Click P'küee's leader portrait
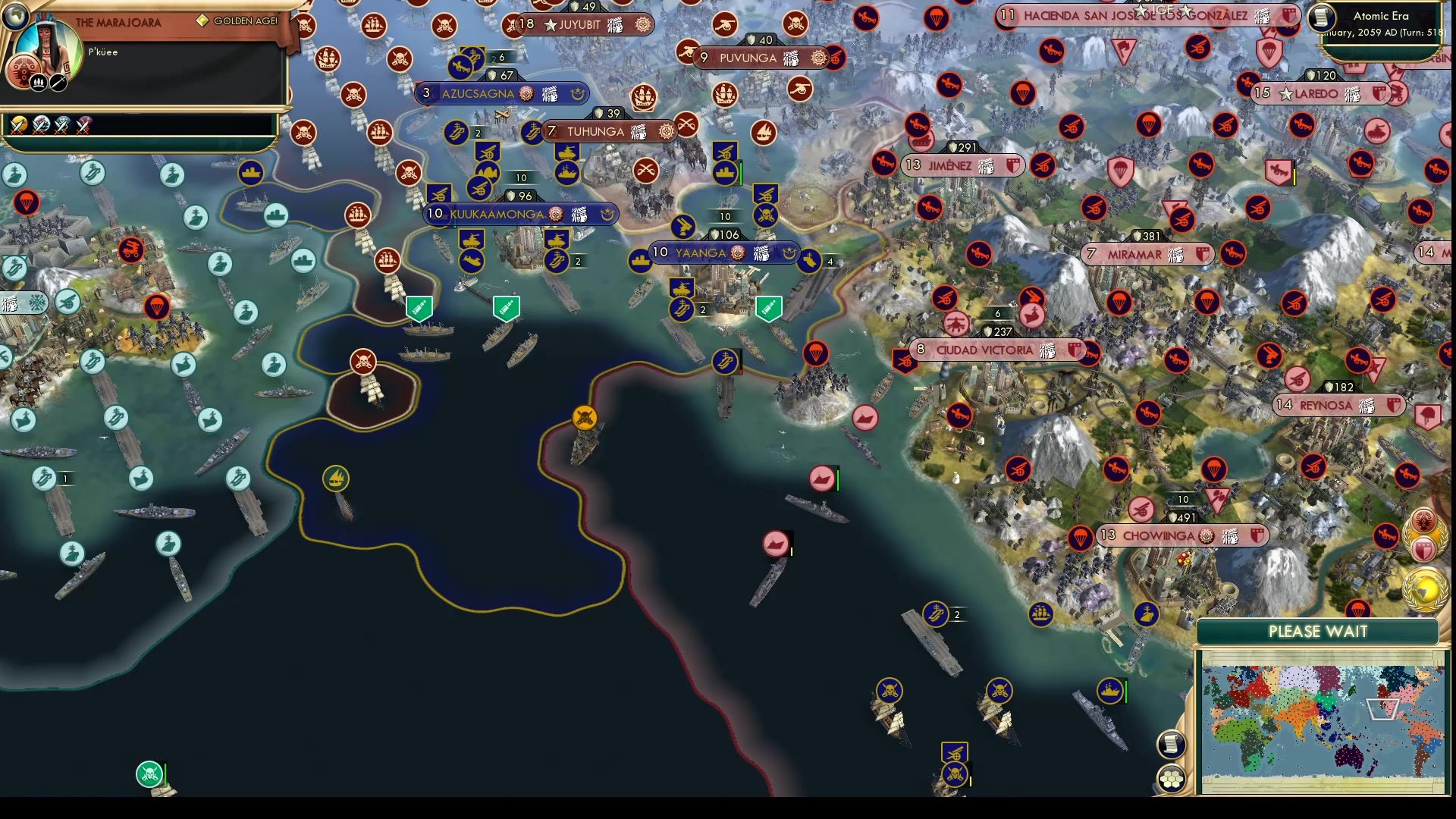This screenshot has height=819, width=1456. point(47,47)
